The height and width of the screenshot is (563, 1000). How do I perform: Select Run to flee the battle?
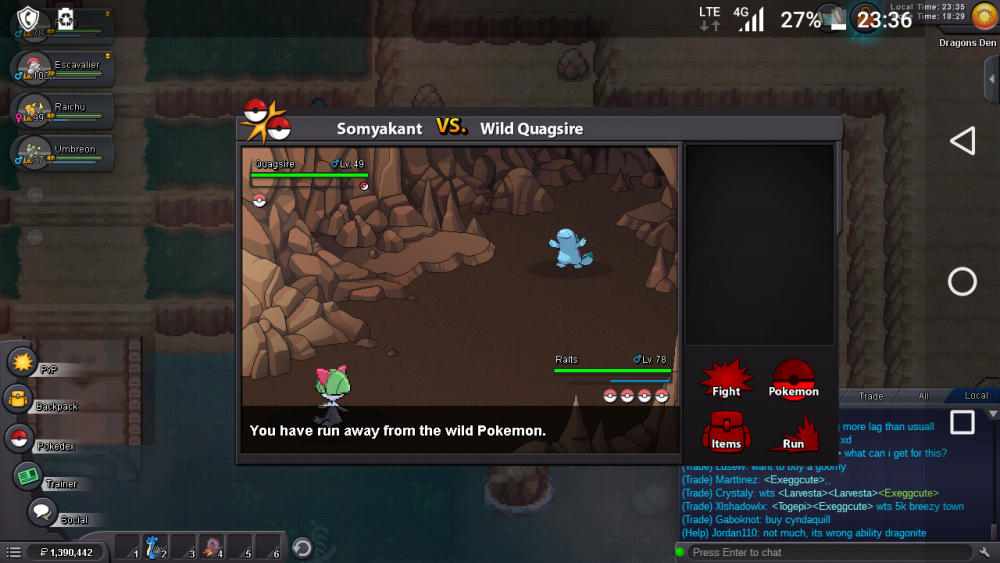(x=793, y=432)
